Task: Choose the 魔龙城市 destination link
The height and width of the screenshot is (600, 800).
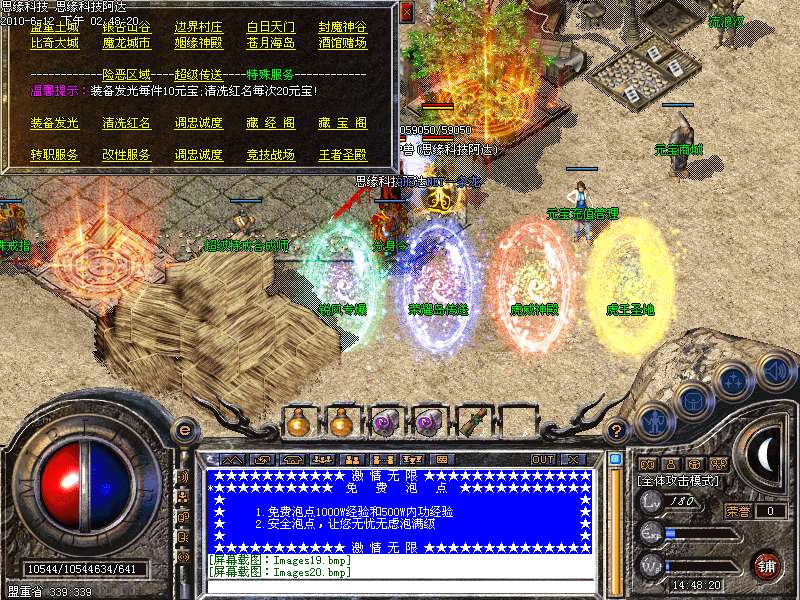Action: click(127, 44)
